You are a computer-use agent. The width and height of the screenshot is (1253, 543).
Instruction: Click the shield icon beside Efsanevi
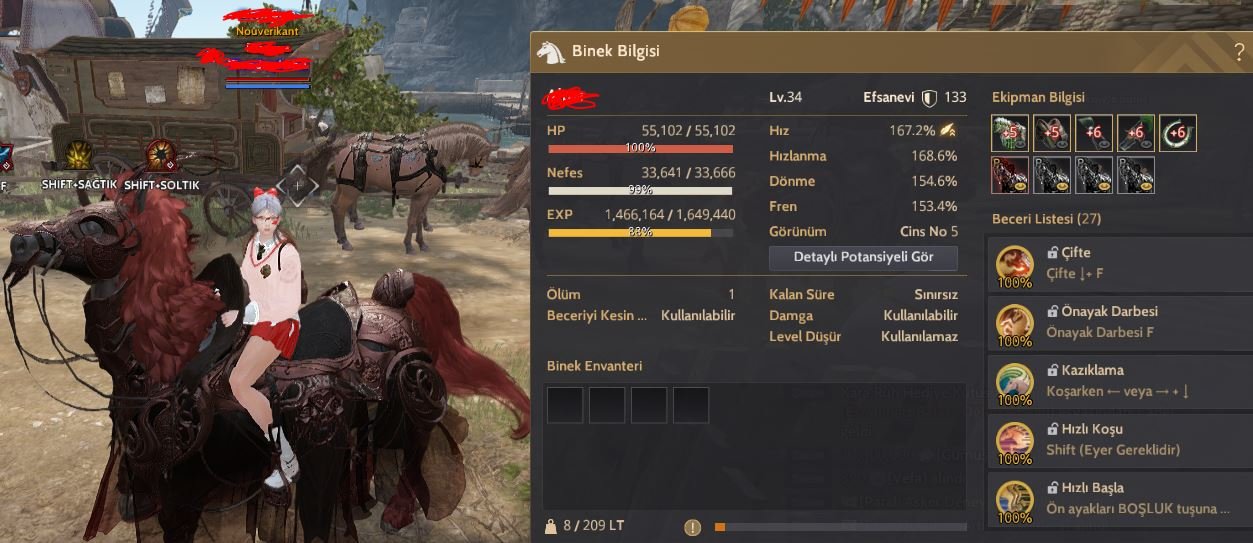[929, 97]
